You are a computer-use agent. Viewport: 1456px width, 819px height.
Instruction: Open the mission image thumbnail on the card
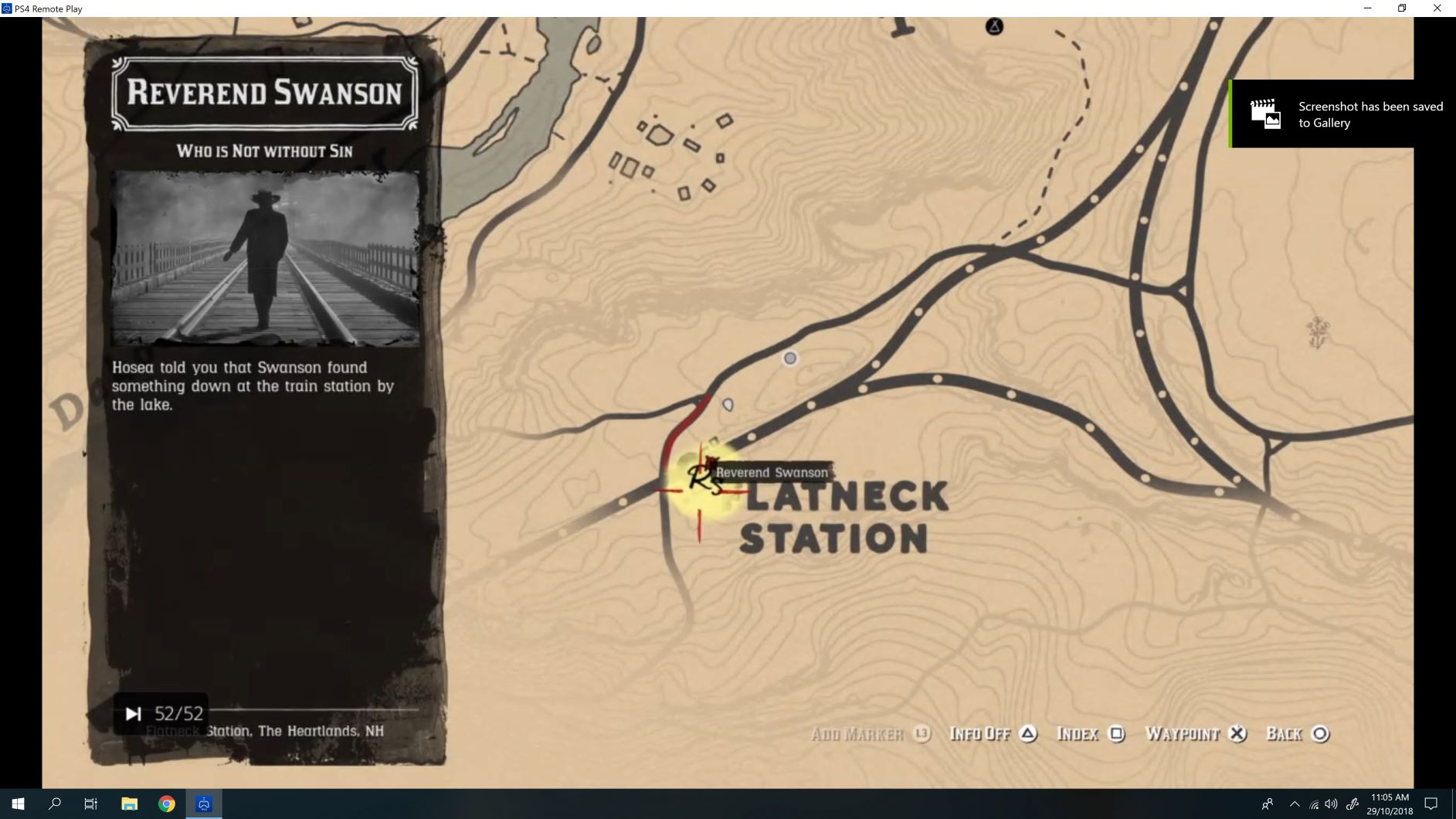coord(264,257)
